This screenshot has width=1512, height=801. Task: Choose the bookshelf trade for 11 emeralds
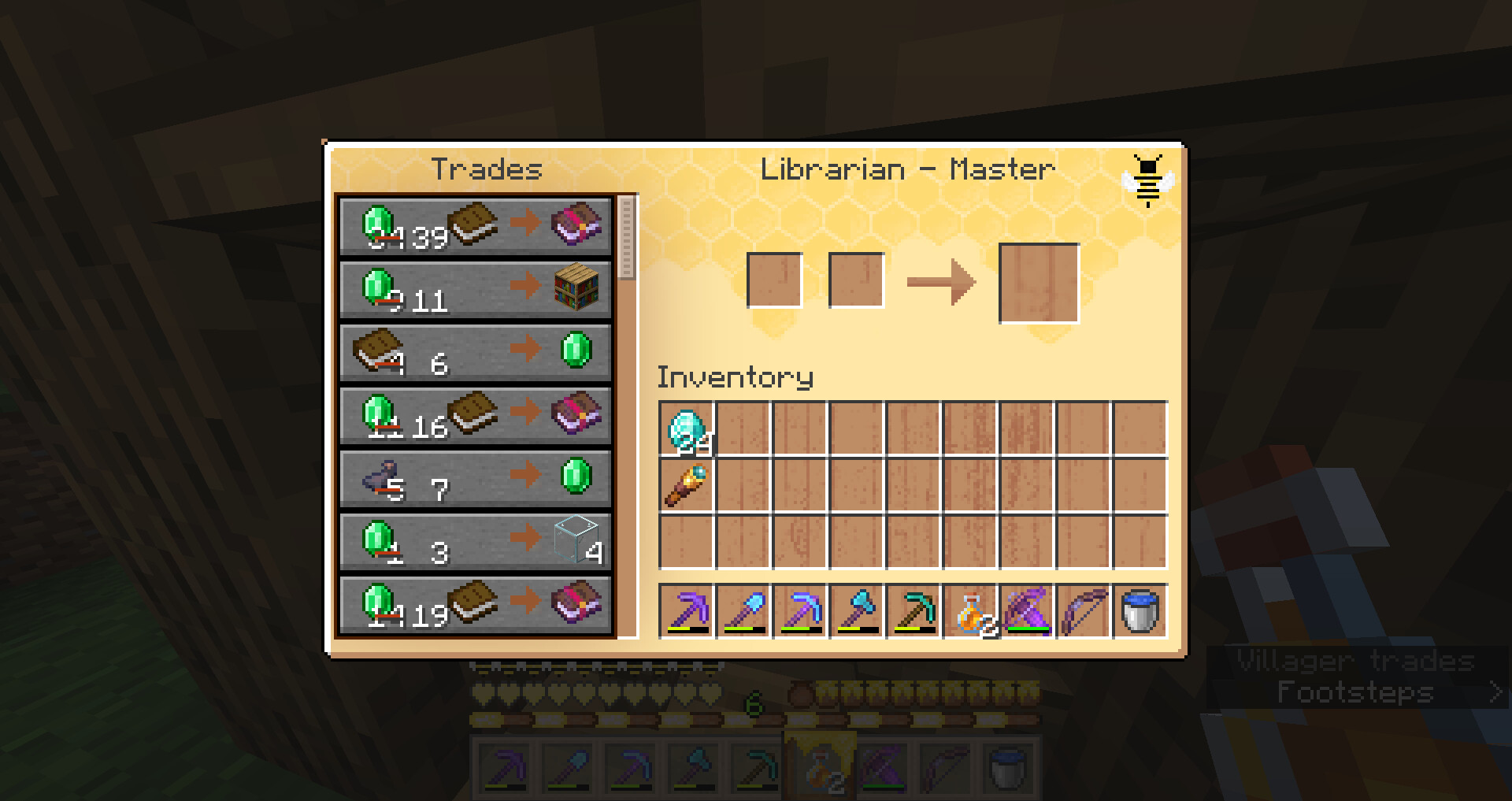pyautogui.click(x=475, y=290)
